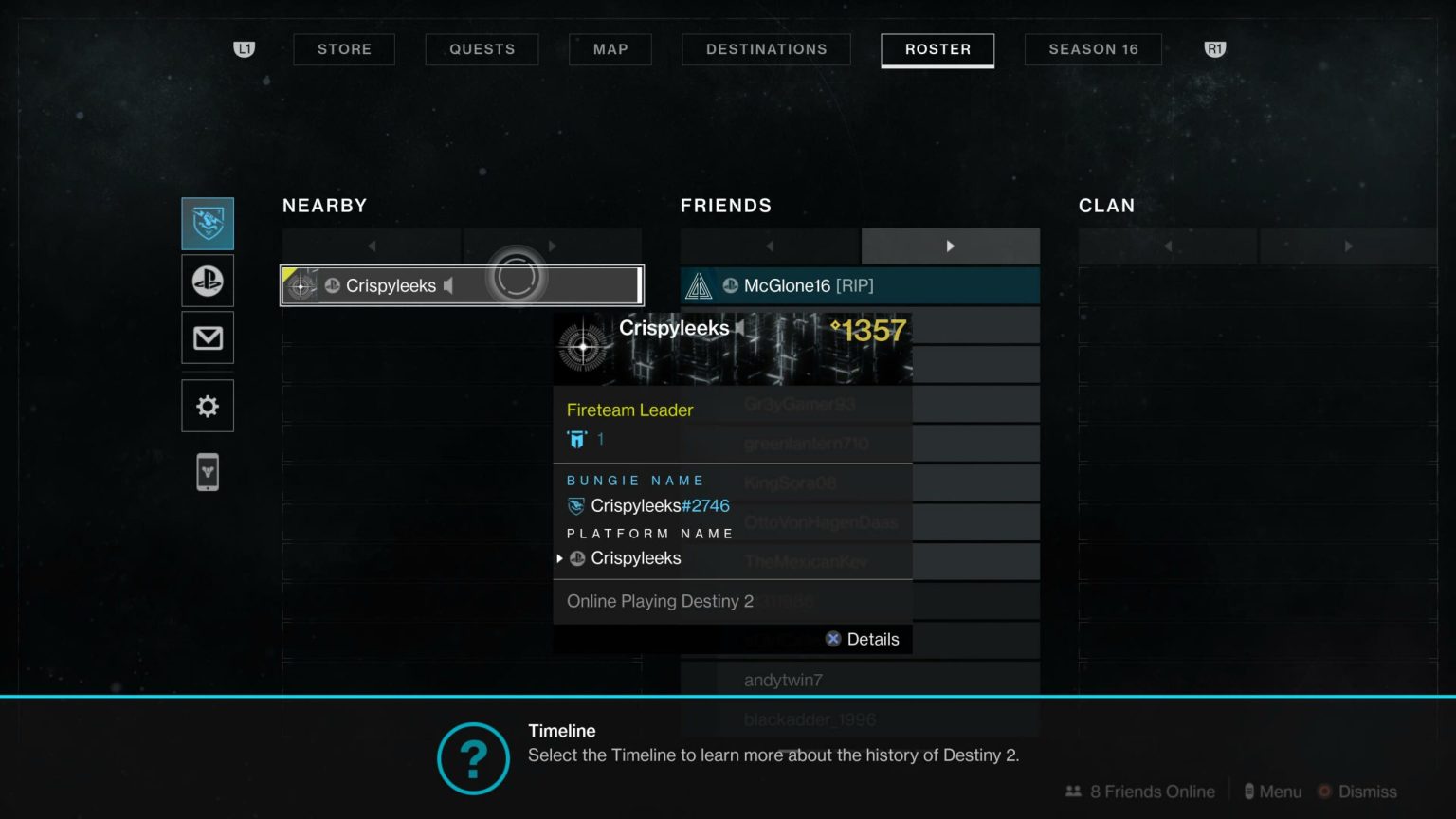
Task: Click the left pagination arrow above Nearby
Action: [371, 246]
